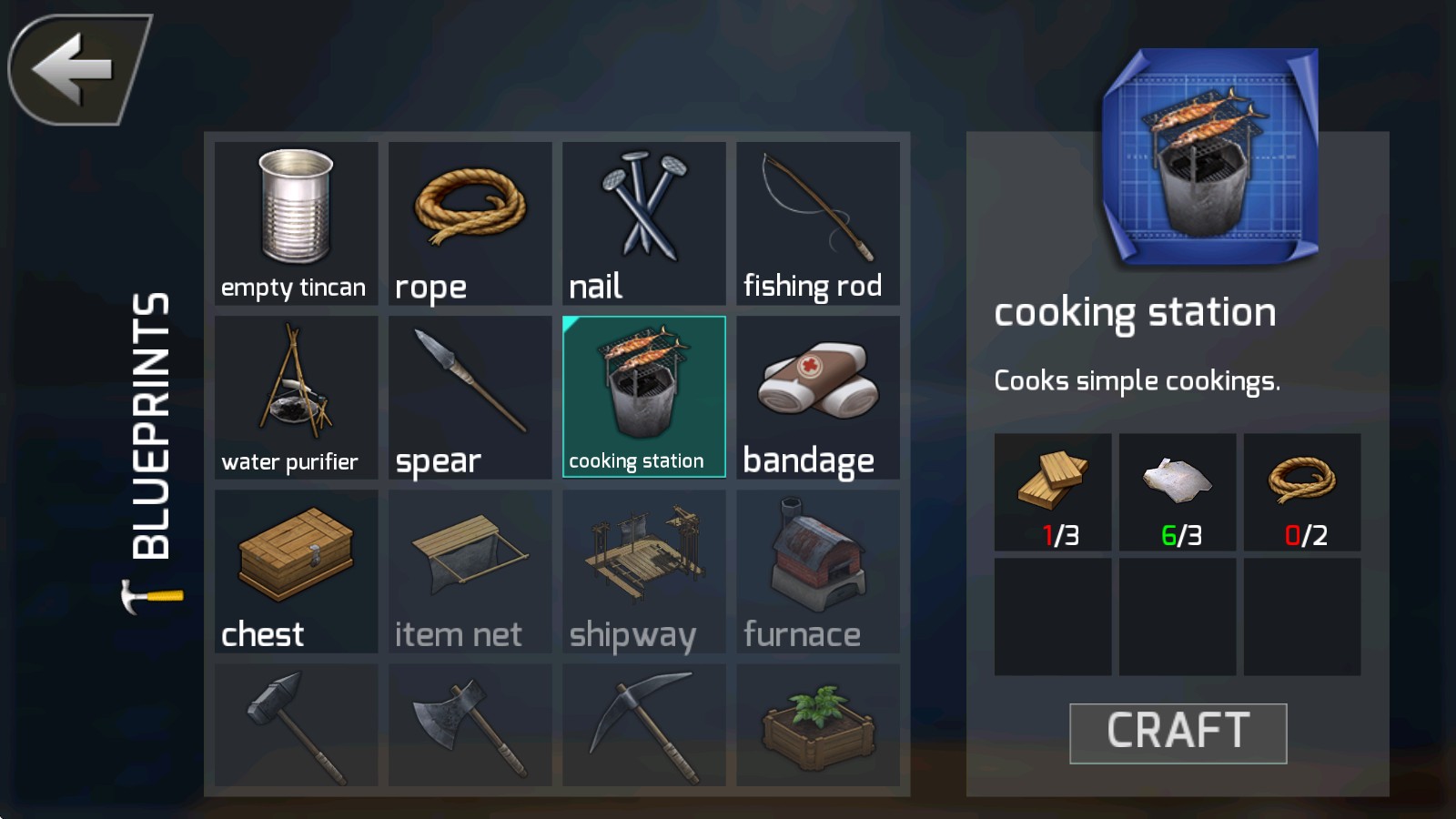Craft the cooking station

pos(1178,733)
